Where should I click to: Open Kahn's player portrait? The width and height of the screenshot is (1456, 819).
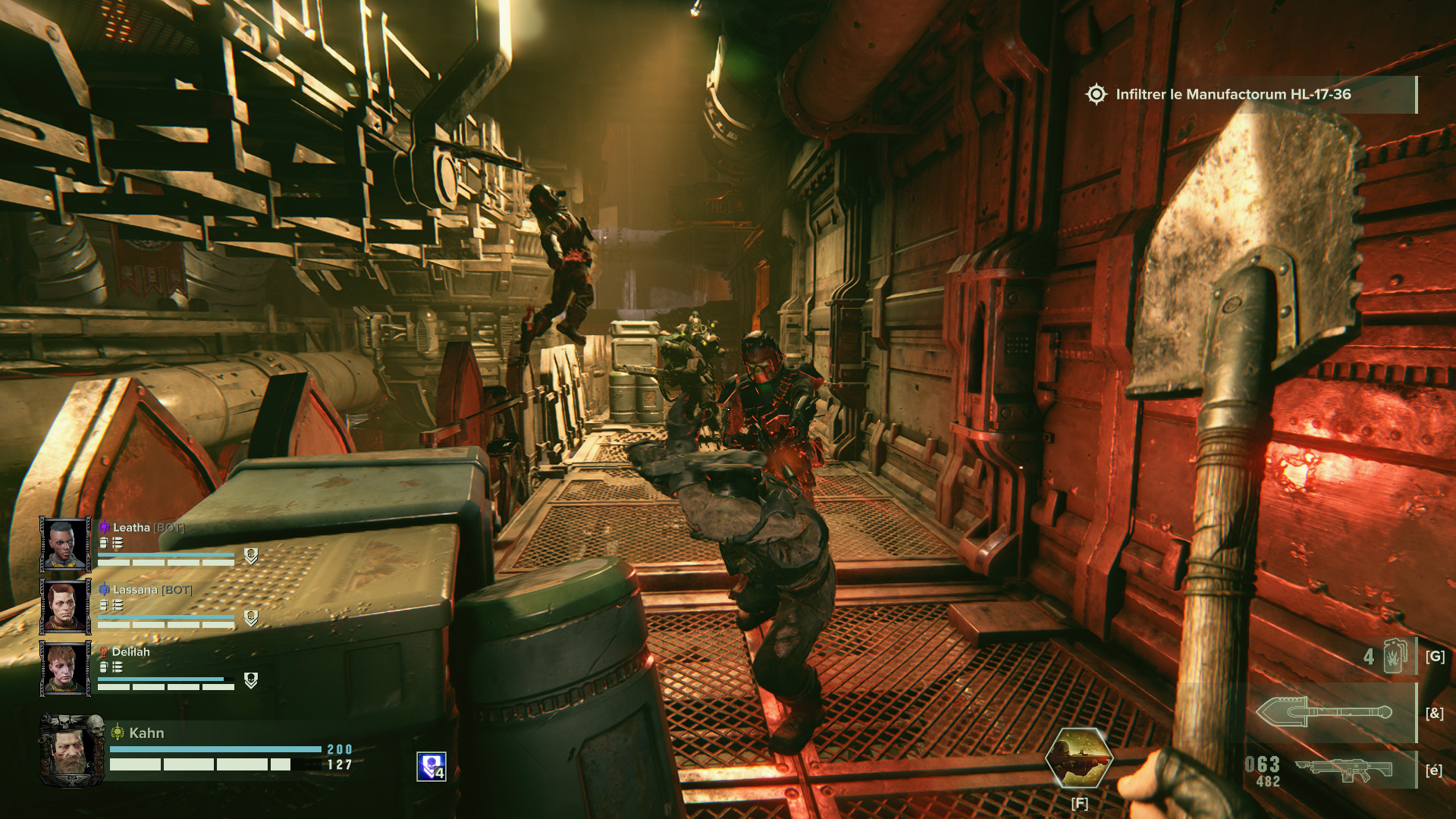(72, 750)
